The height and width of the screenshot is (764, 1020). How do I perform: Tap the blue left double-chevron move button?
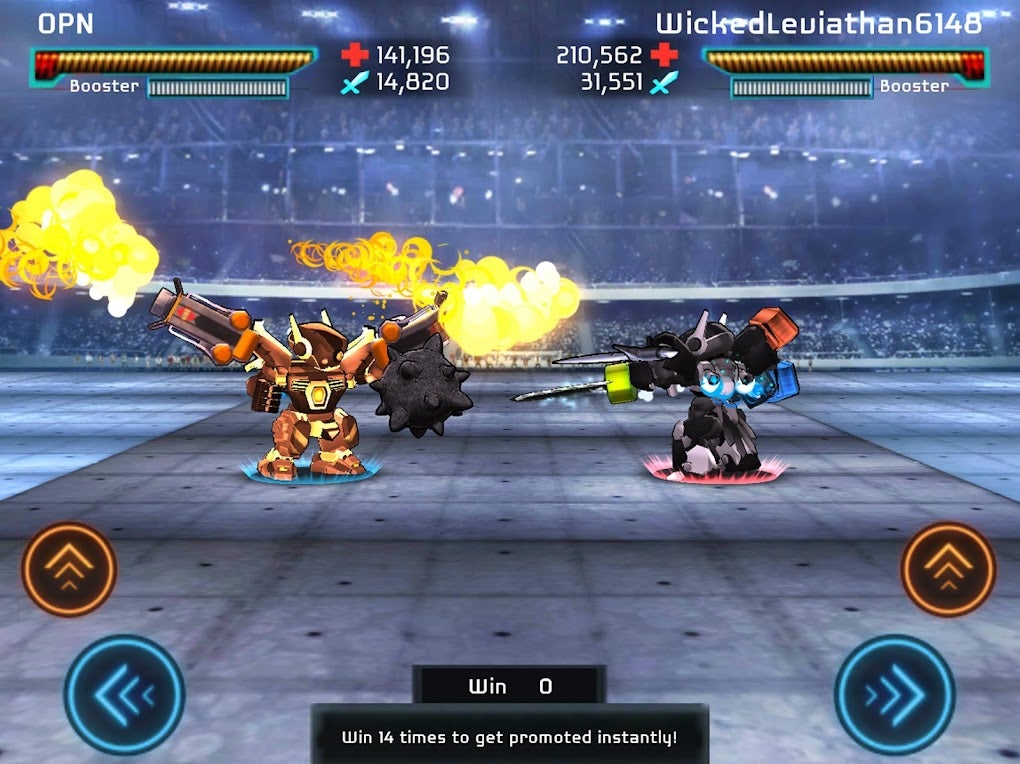pyautogui.click(x=124, y=694)
